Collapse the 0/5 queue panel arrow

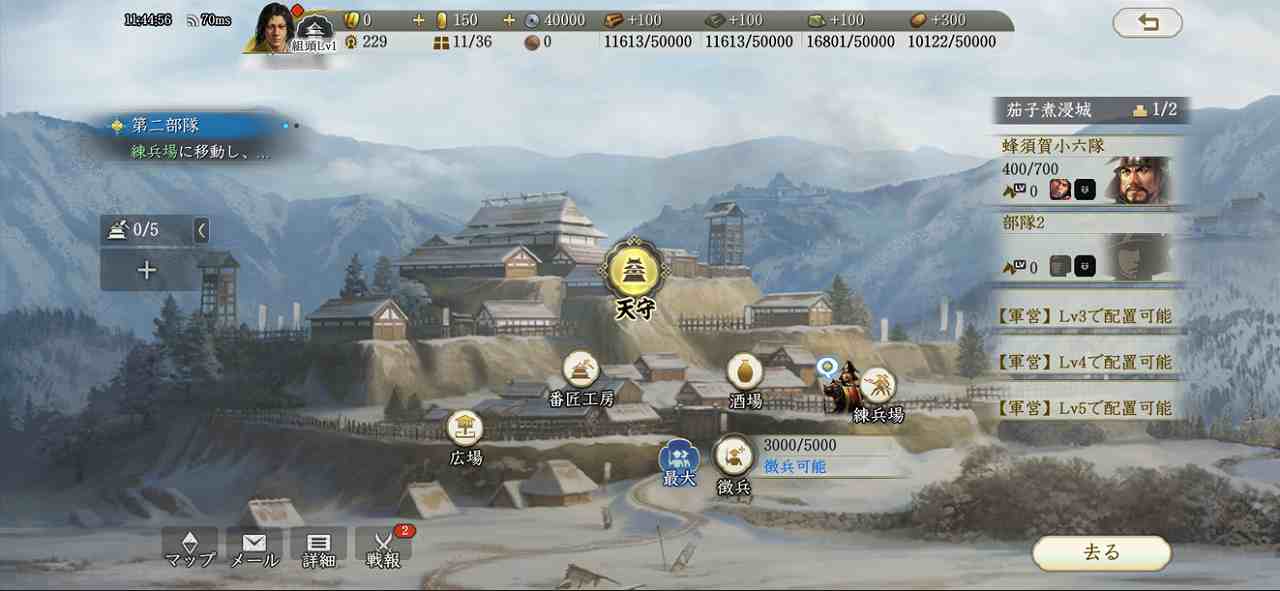pos(201,230)
